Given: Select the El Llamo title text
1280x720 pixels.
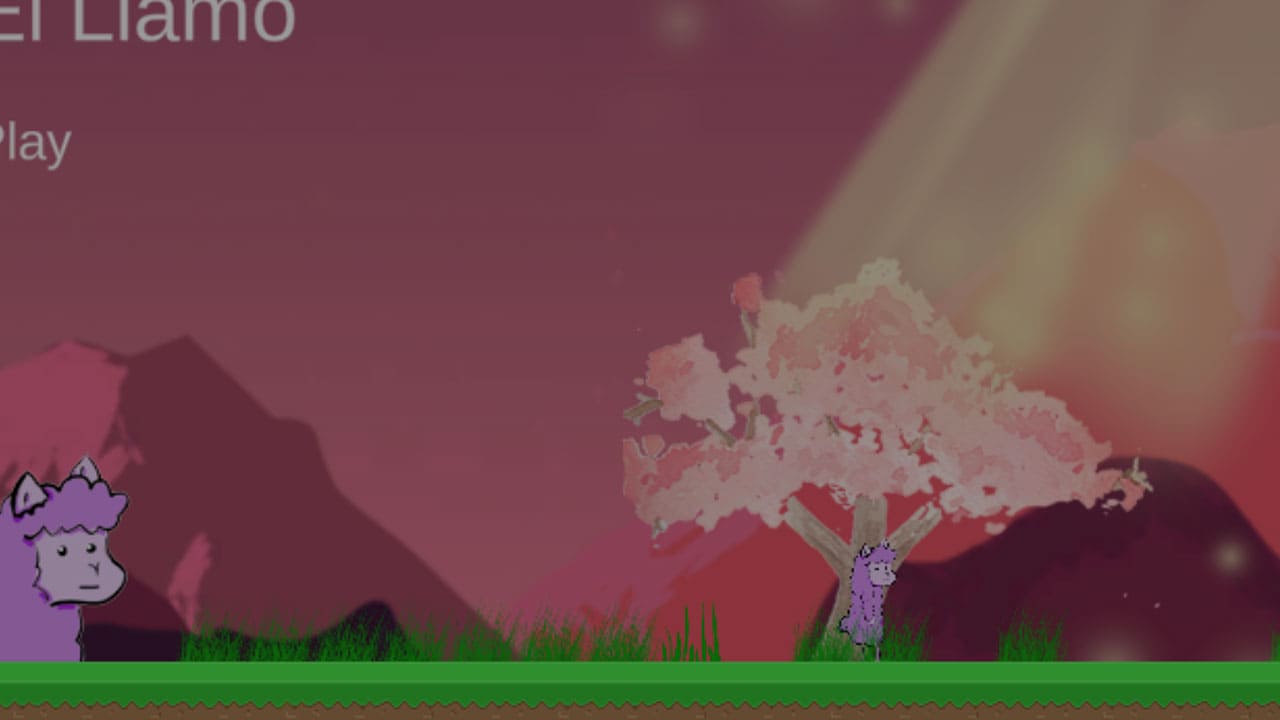Looking at the screenshot, I should (x=140, y=18).
